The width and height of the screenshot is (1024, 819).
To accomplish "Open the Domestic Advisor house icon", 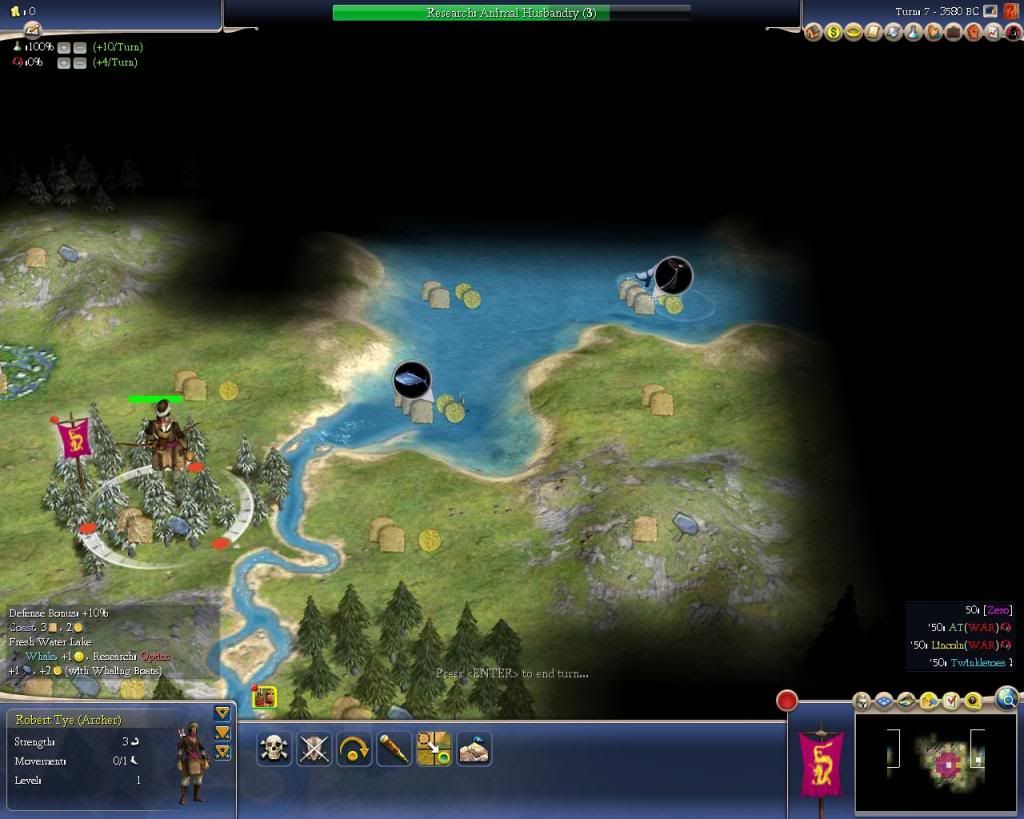I will pyautogui.click(x=813, y=33).
